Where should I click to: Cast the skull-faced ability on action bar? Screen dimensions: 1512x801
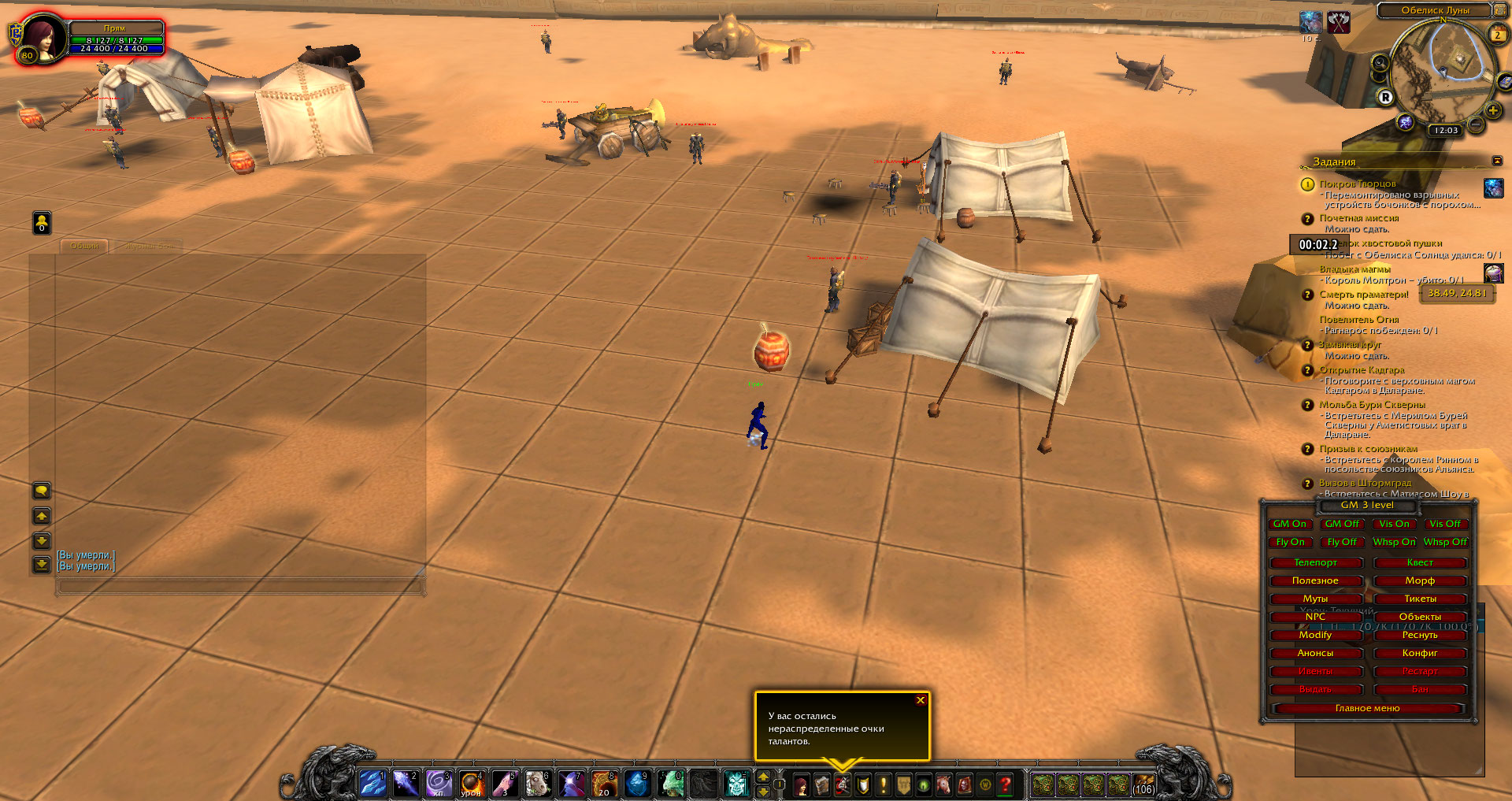pyautogui.click(x=736, y=784)
